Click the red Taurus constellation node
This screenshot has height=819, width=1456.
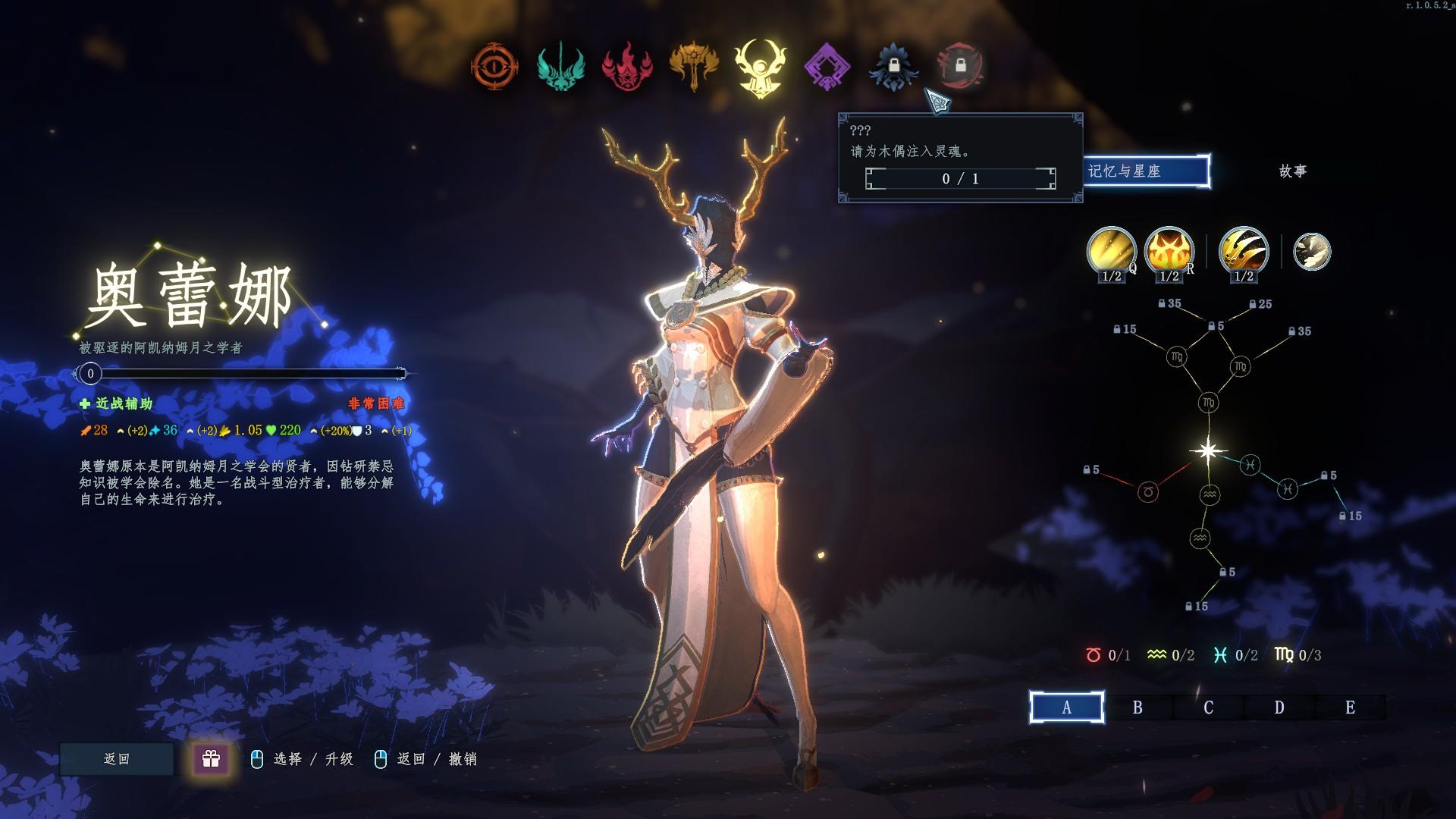1148,492
